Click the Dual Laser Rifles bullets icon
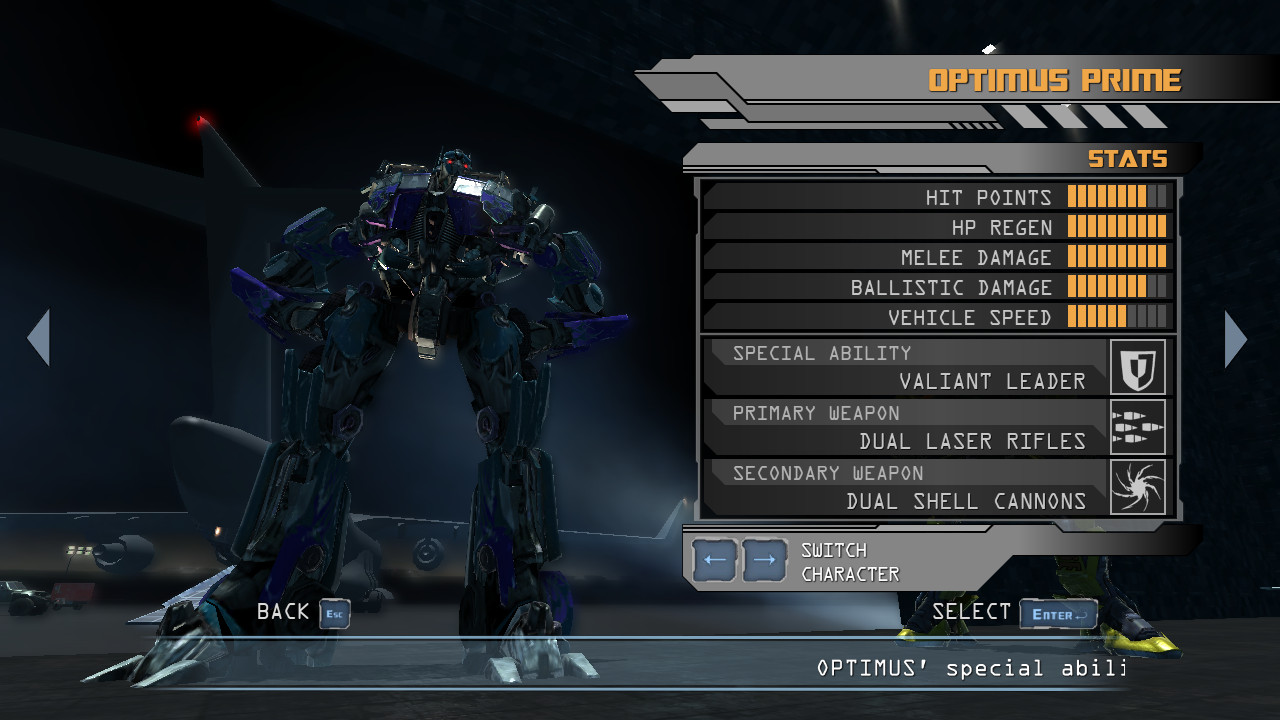 (1138, 427)
